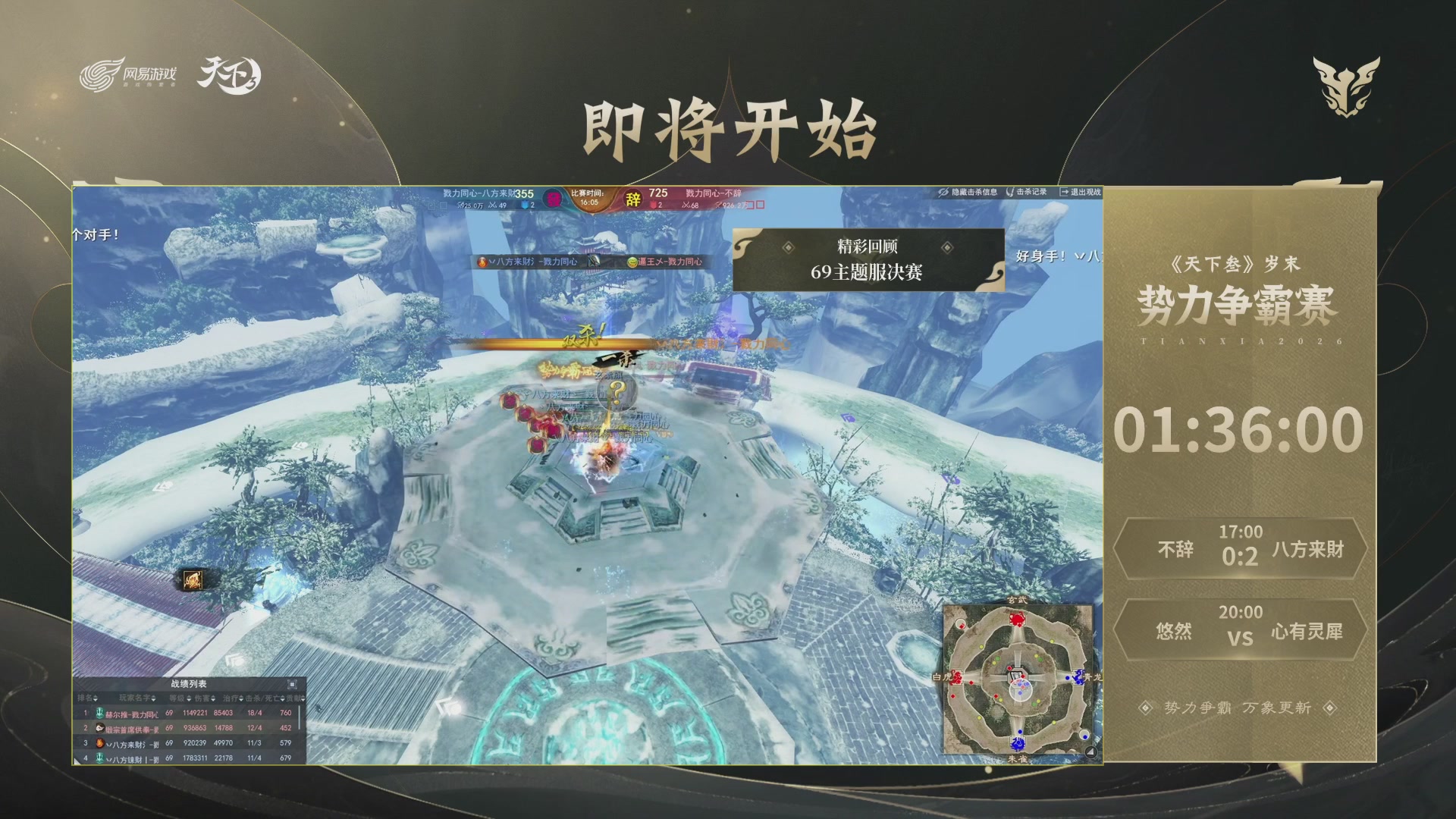This screenshot has height=819, width=1456.
Task: Sort players by 伤害 damage column
Action: click(x=203, y=698)
